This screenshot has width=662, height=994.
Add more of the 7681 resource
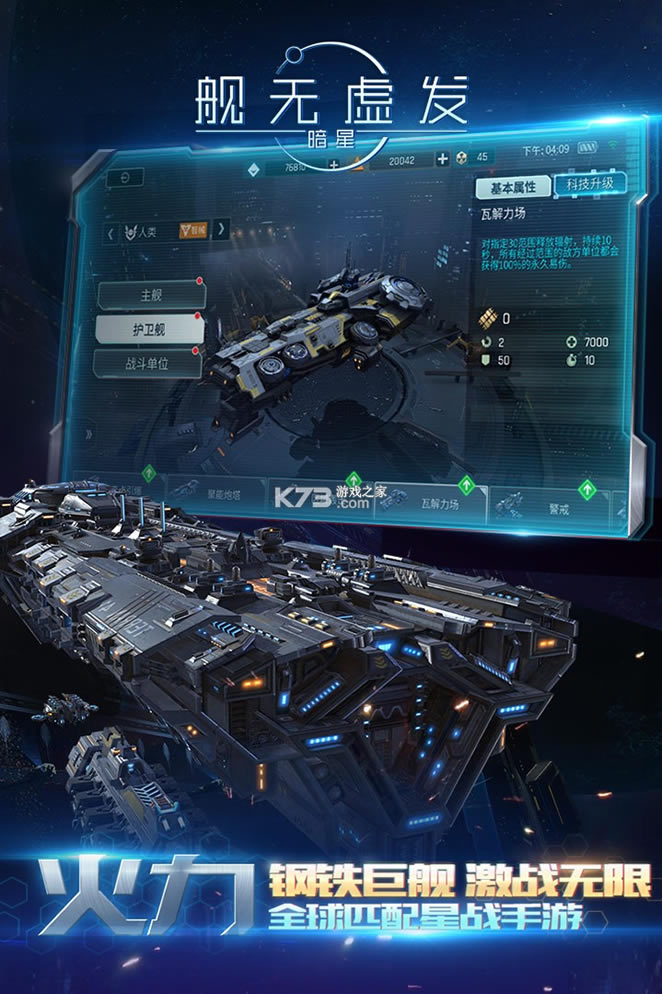click(x=334, y=165)
